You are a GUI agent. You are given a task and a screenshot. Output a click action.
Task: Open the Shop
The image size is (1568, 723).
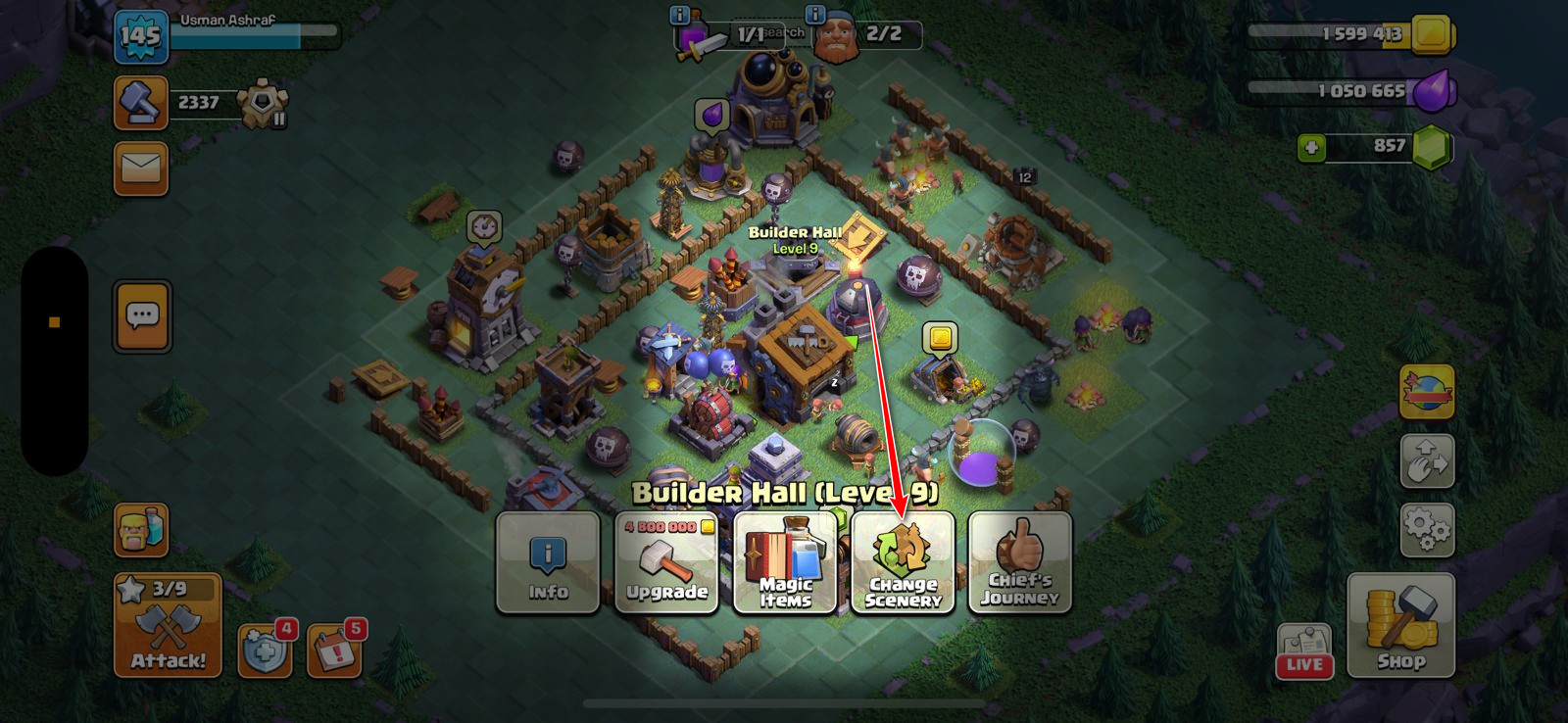coord(1399,627)
